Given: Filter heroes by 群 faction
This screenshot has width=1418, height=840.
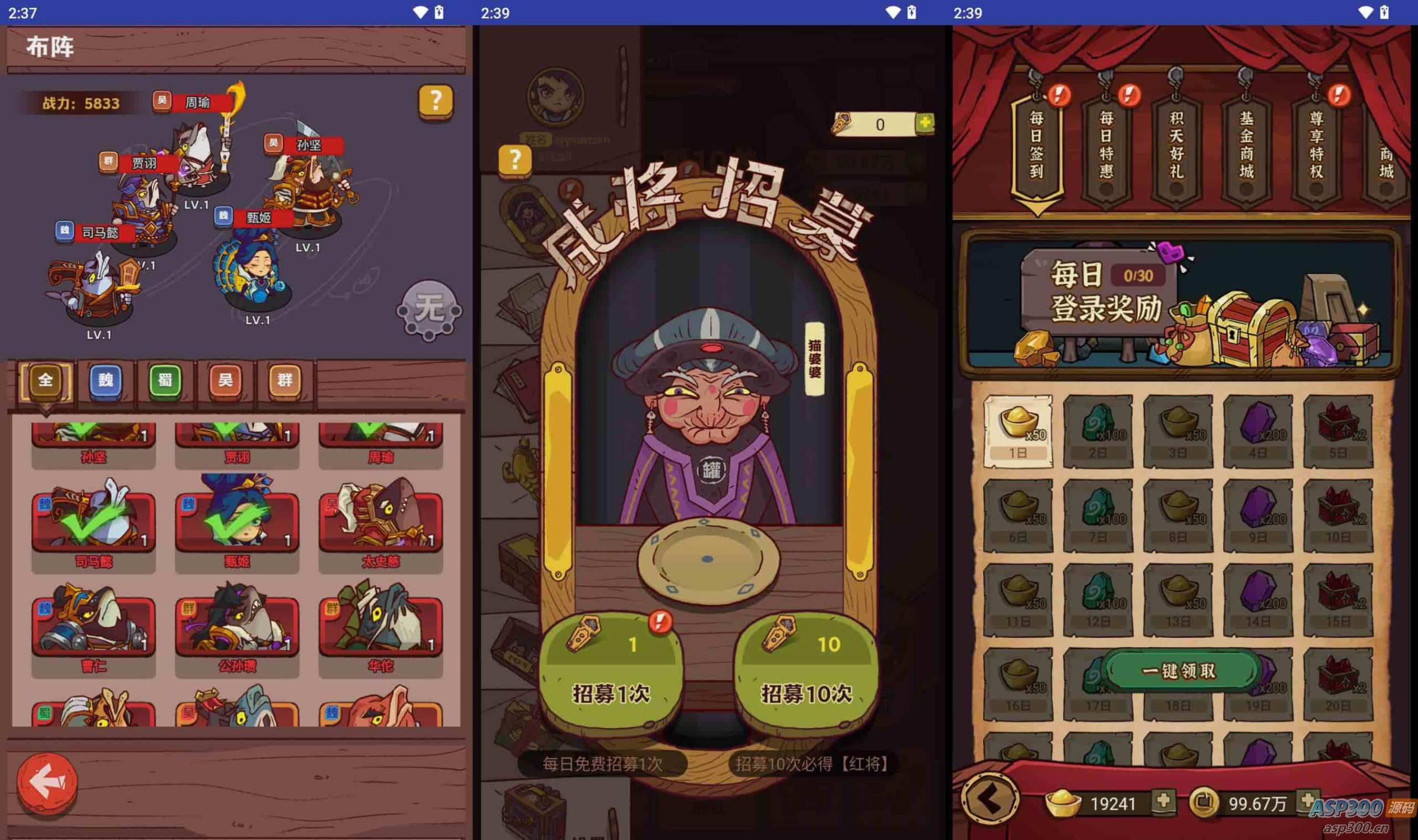Looking at the screenshot, I should point(284,380).
